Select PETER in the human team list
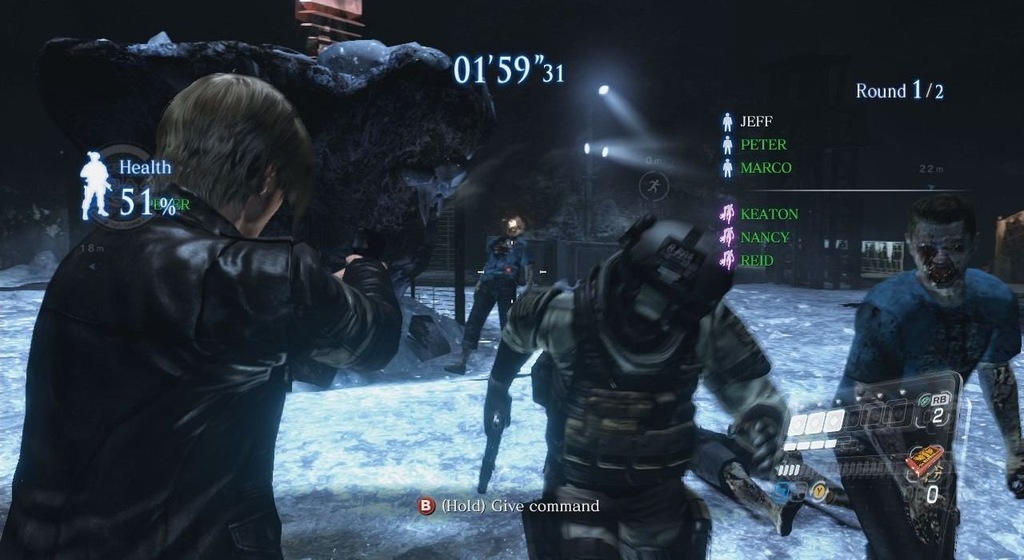1024x560 pixels. point(762,145)
